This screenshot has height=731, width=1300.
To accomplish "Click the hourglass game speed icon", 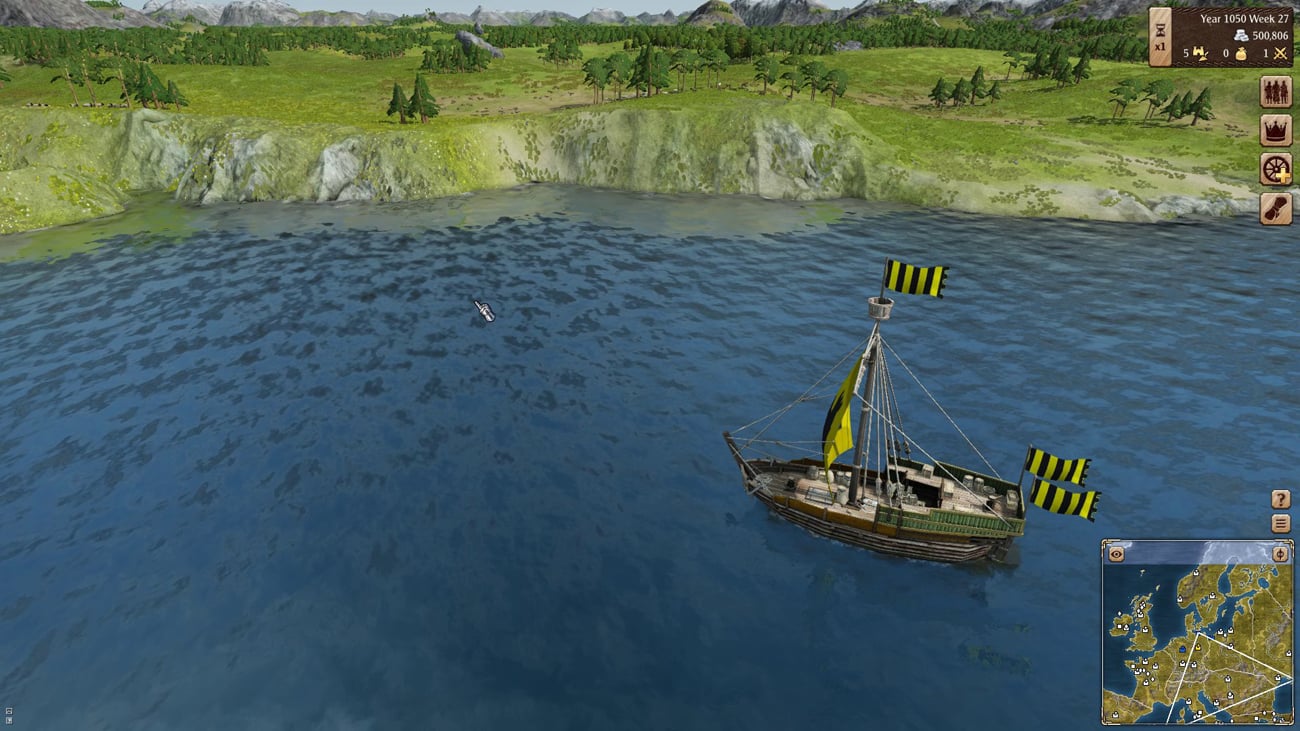I will point(1160,29).
